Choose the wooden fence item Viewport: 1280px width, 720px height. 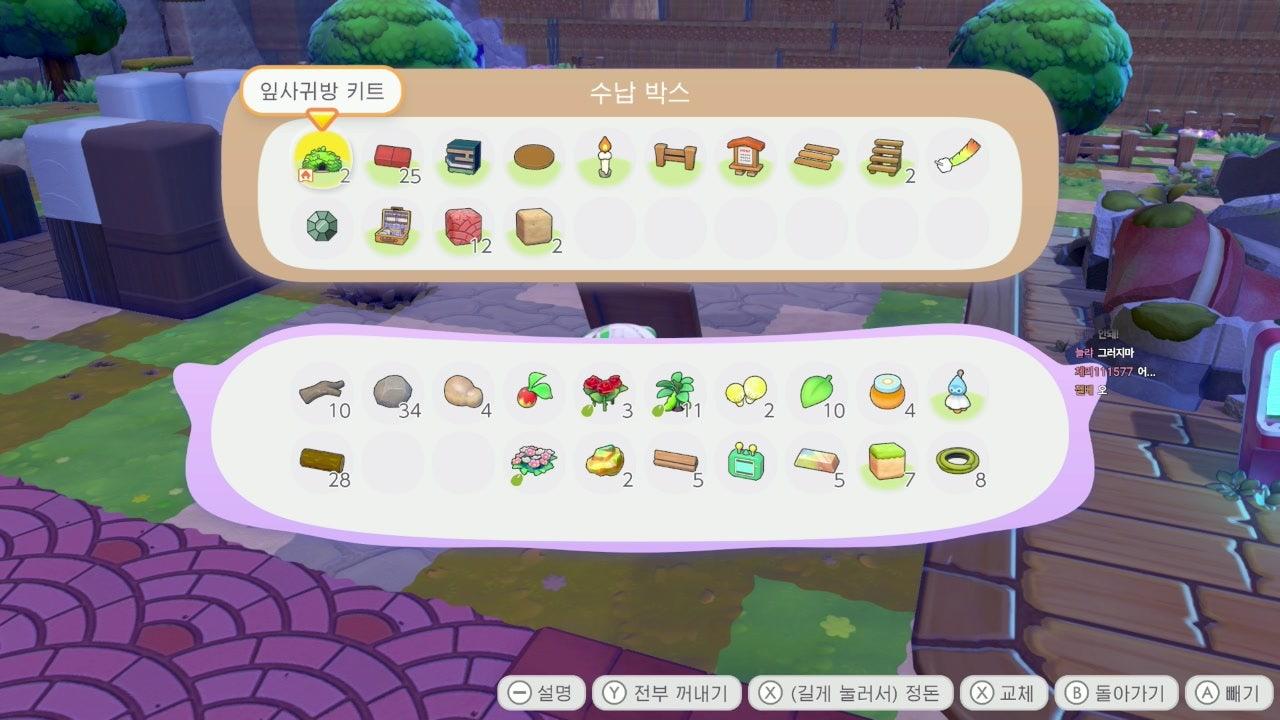tap(675, 159)
